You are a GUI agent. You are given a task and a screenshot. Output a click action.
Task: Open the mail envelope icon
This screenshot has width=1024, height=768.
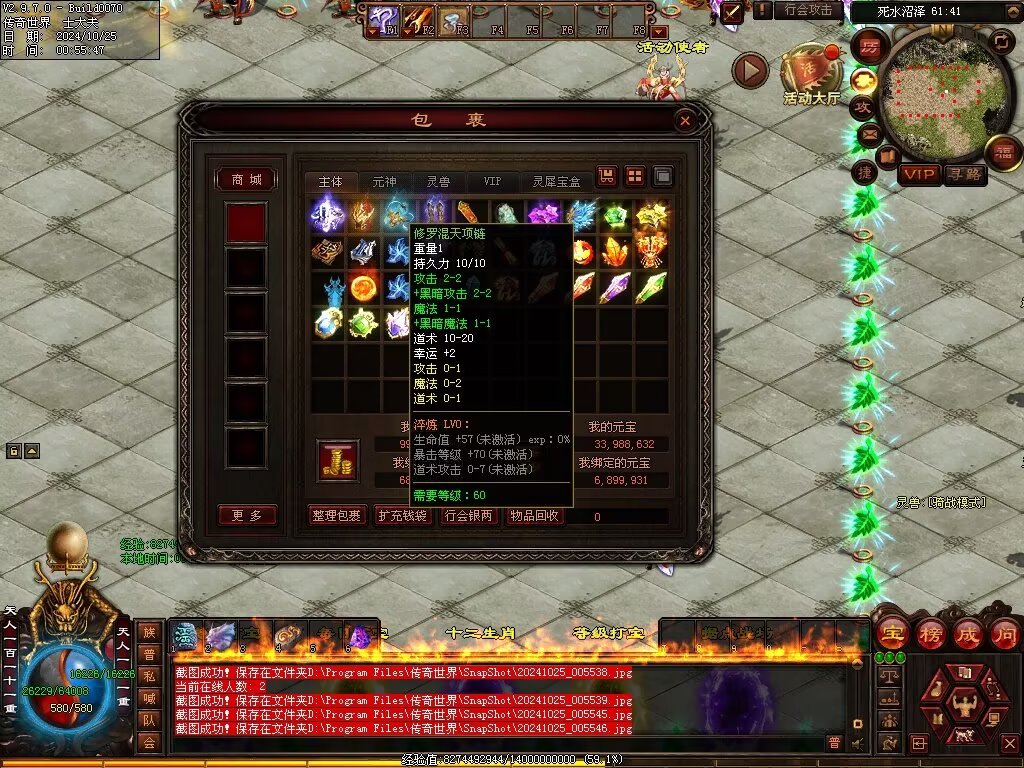869,133
